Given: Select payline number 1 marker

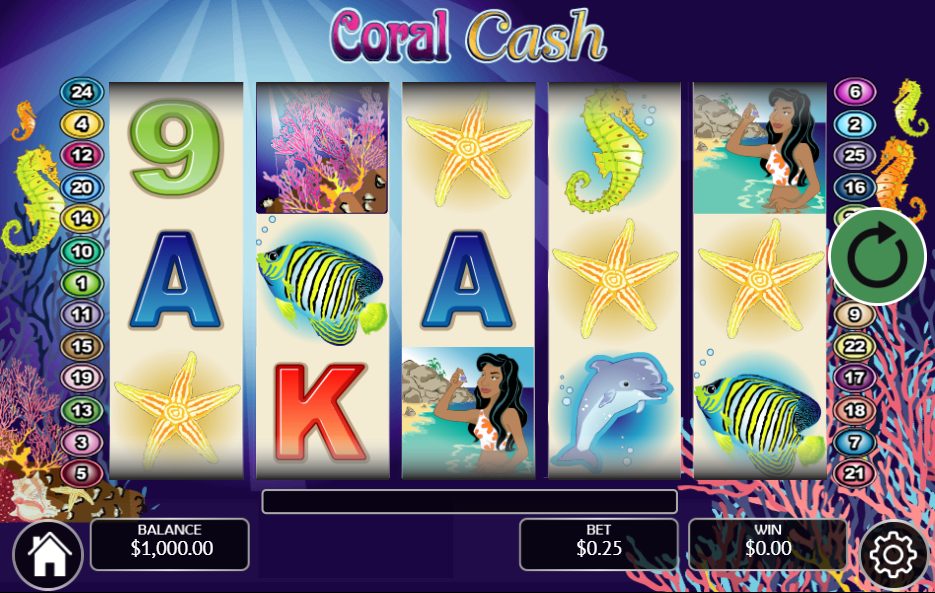Looking at the screenshot, I should 82,283.
